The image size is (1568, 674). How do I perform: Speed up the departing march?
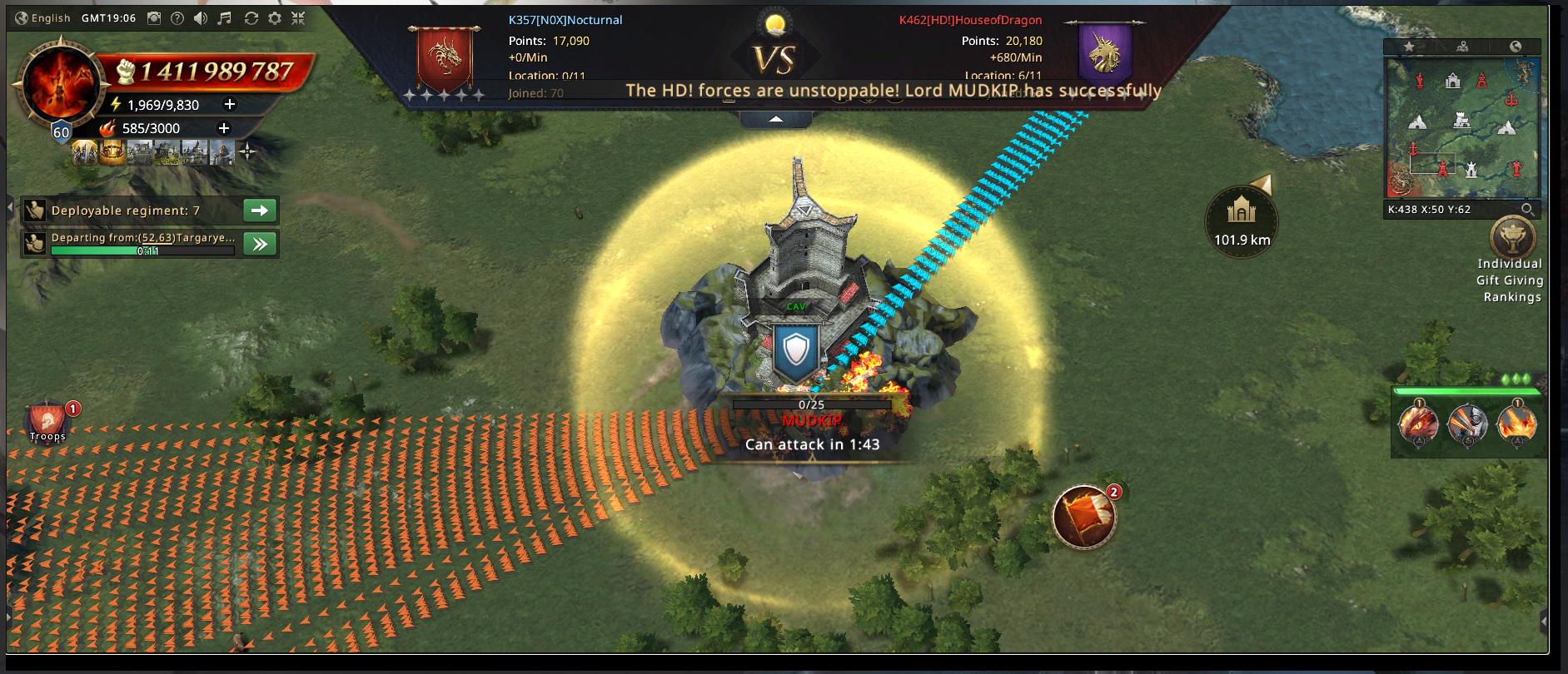pos(259,244)
